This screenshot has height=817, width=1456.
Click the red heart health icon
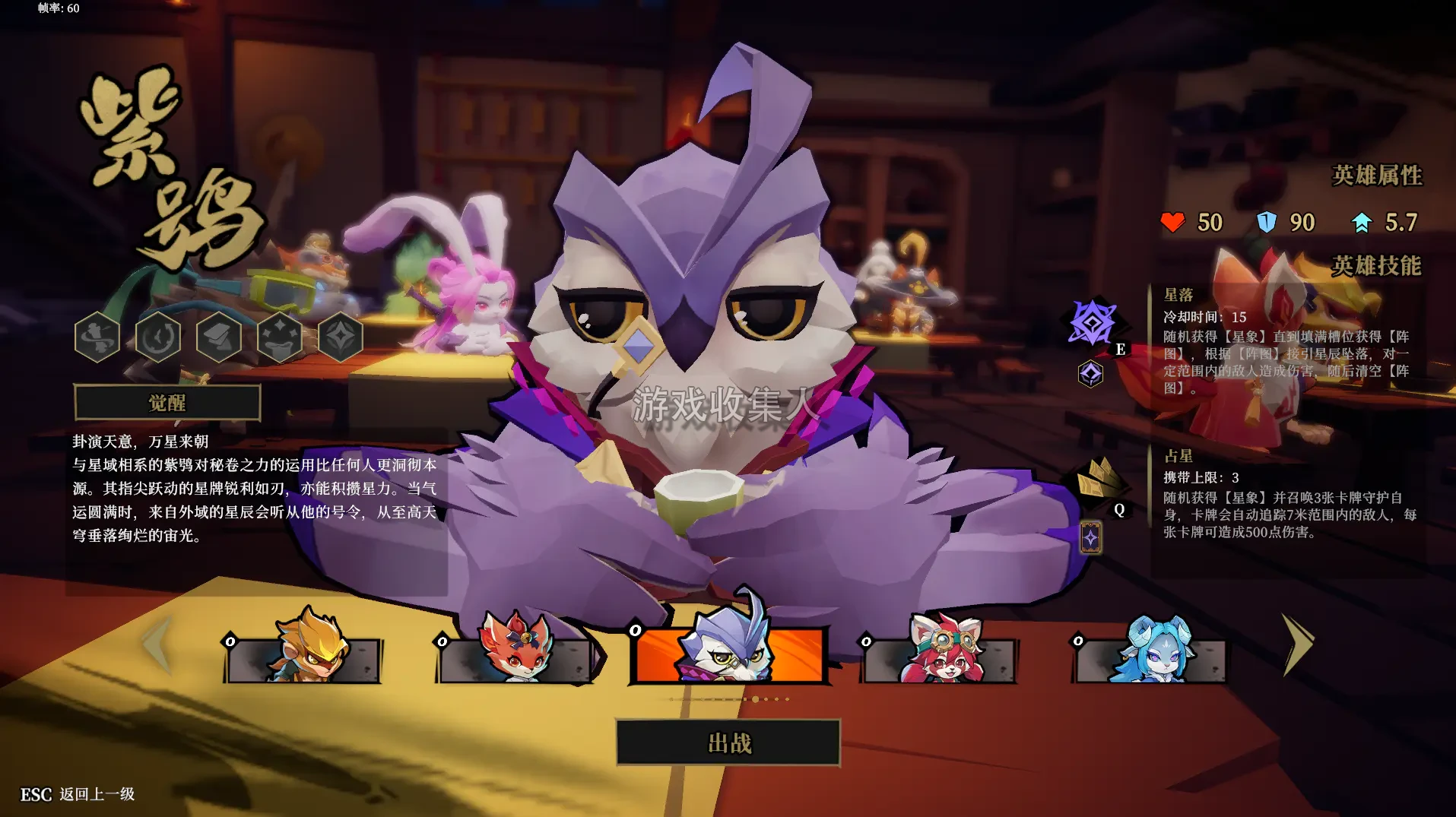coord(1172,223)
